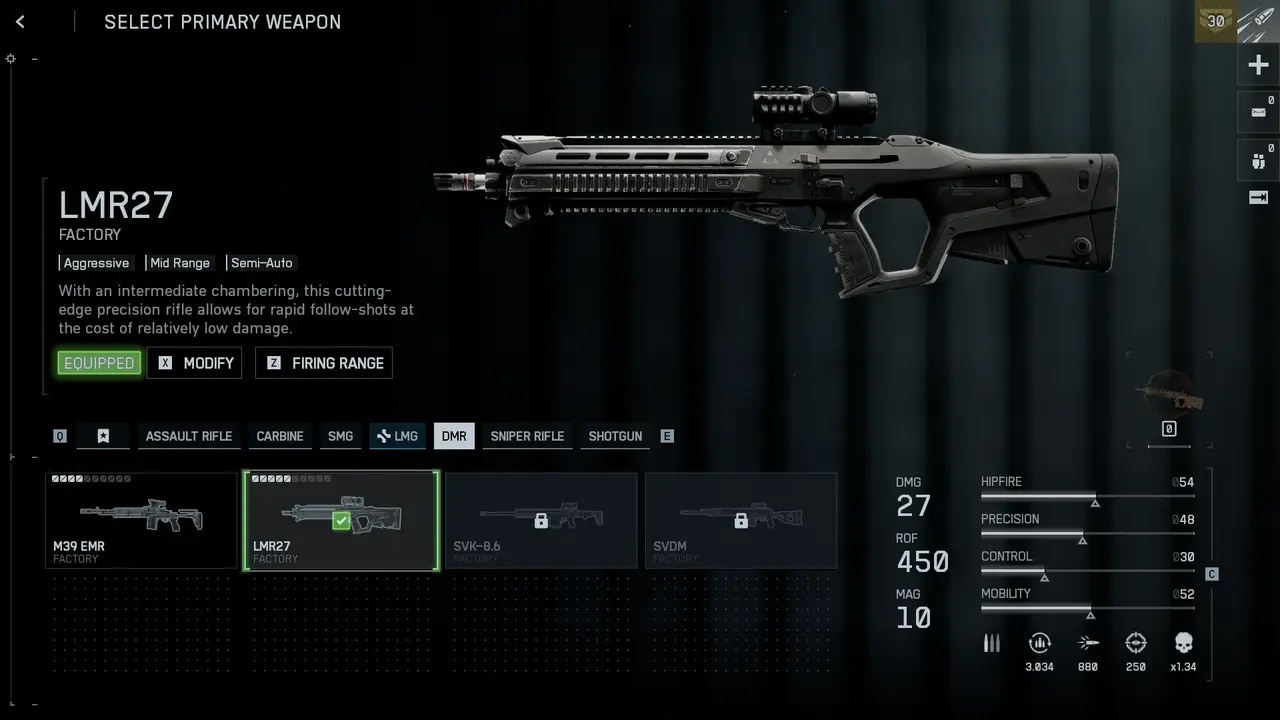Select the LMR27 weapon tile

pyautogui.click(x=341, y=520)
